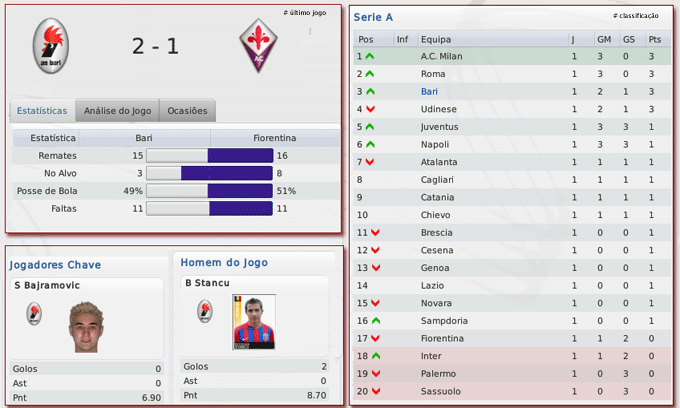Sort table by Equipa column header

[436, 40]
